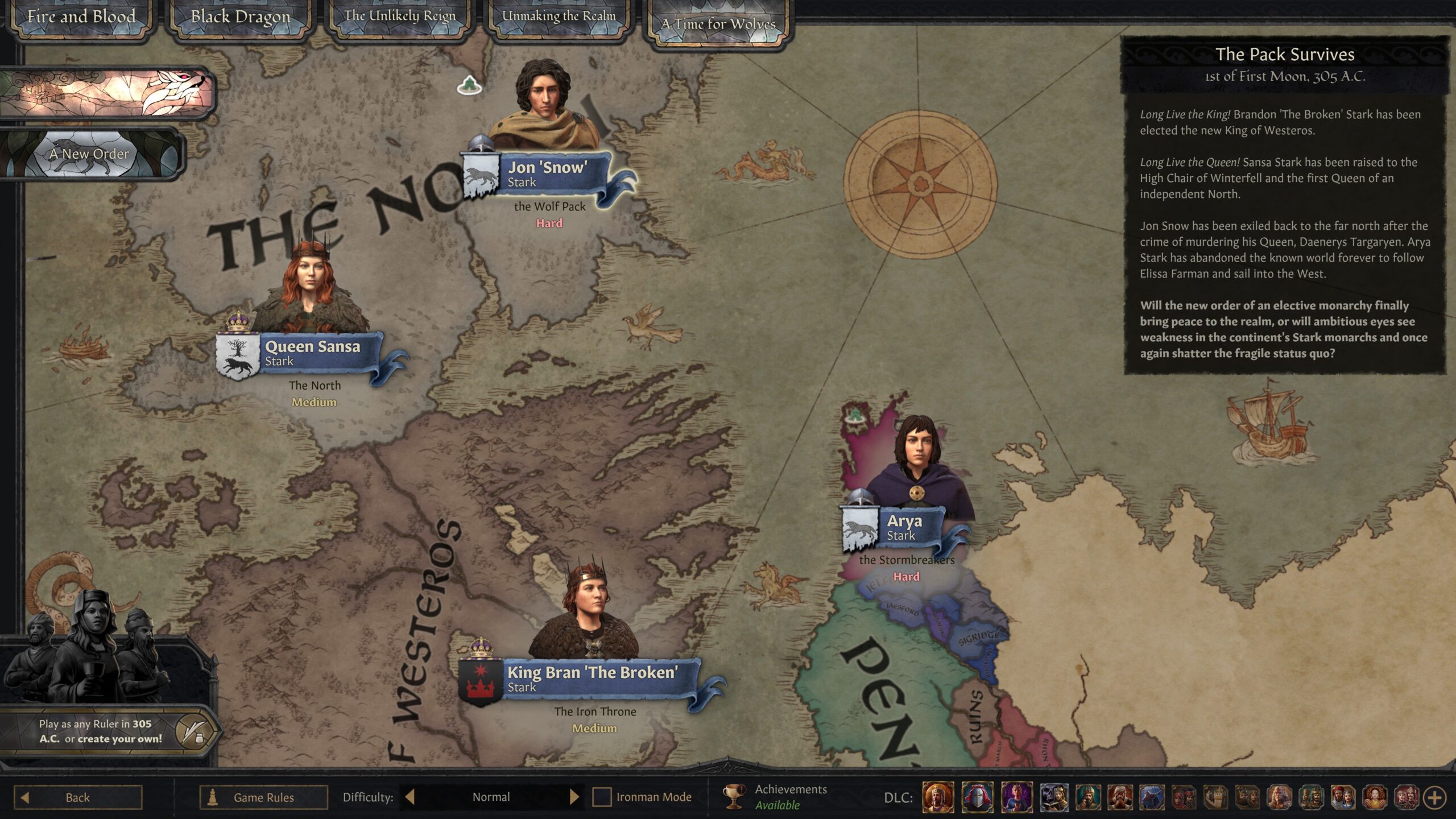Viewport: 1456px width, 819px height.
Task: Click the plus button after DLC icons
Action: click(x=1434, y=797)
